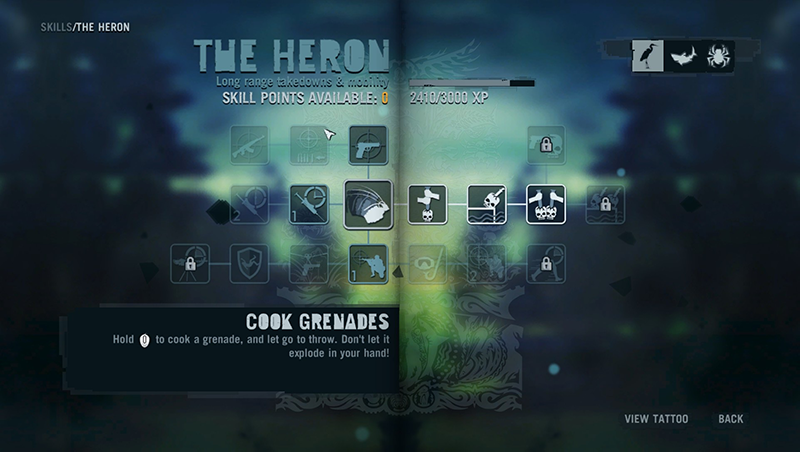Image resolution: width=800 pixels, height=452 pixels.
Task: Pick the kneeling rifleman skill
Action: 368,264
